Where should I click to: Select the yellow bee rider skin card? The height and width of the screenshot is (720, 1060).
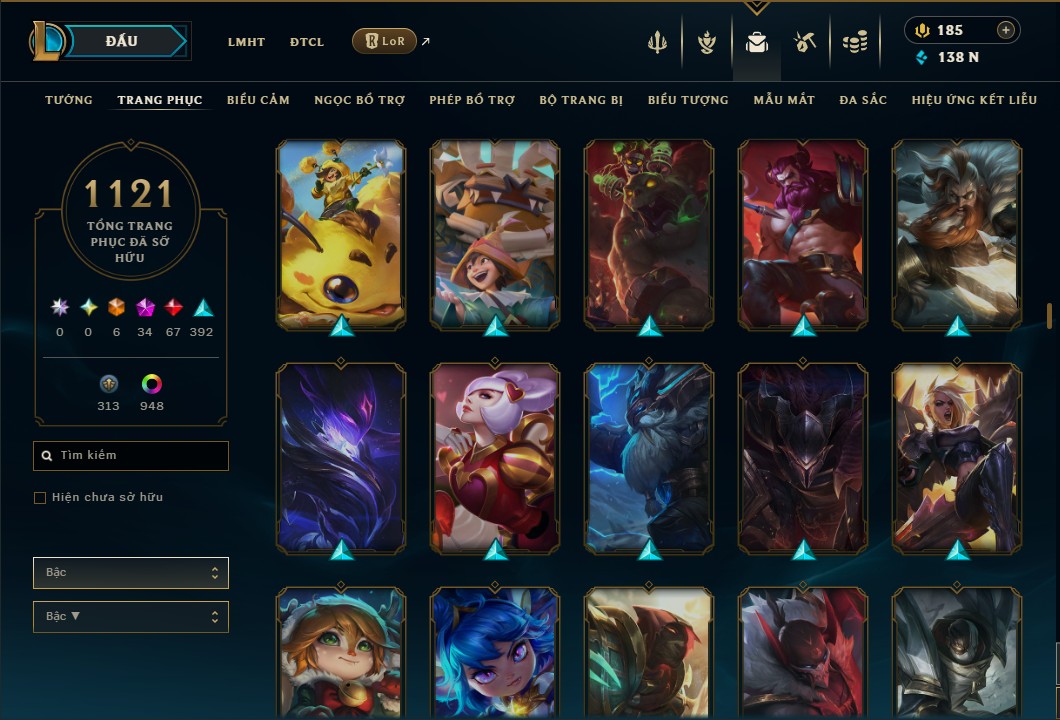click(341, 235)
